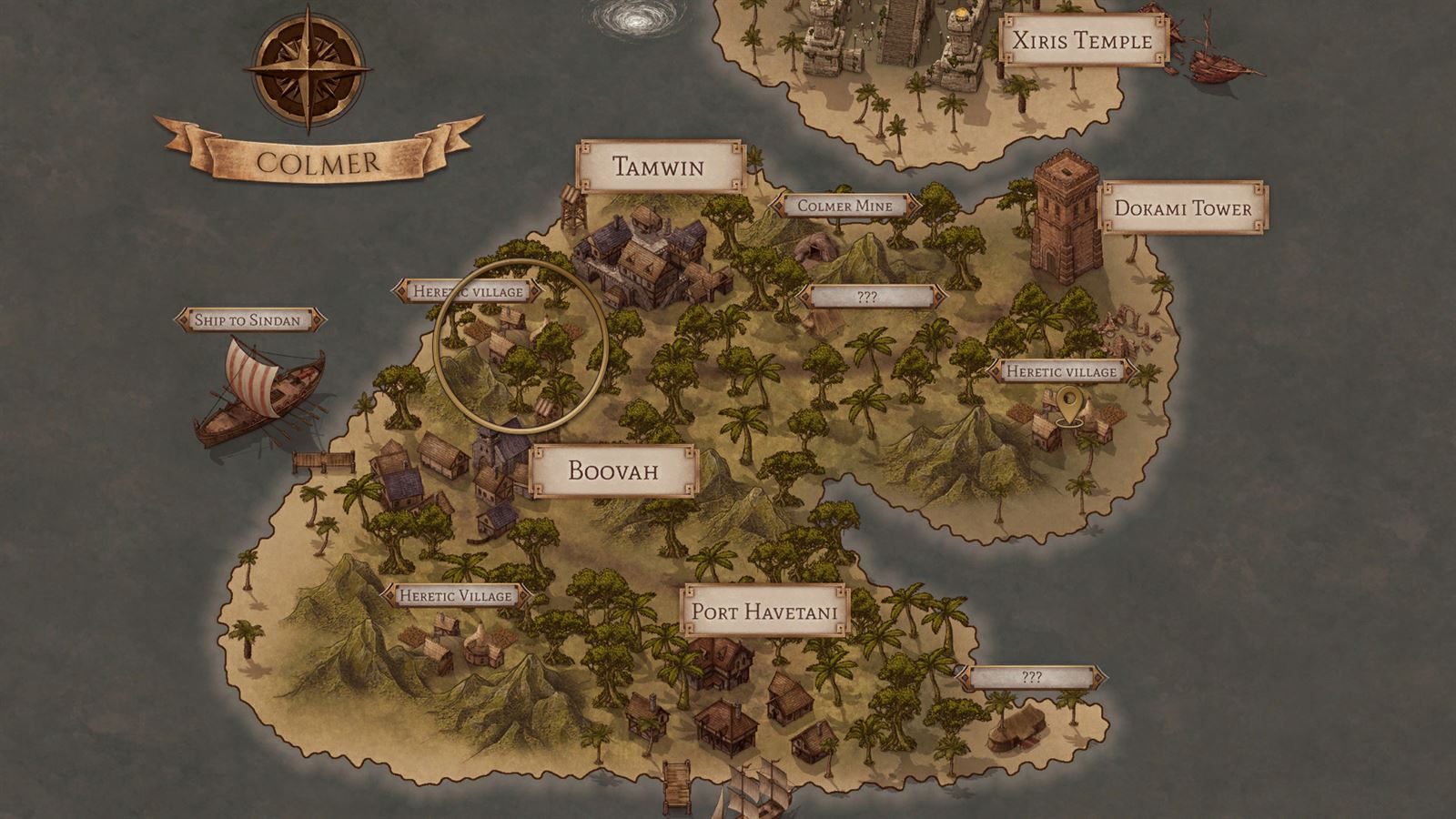Open the Dokami Tower location

[x=1182, y=208]
